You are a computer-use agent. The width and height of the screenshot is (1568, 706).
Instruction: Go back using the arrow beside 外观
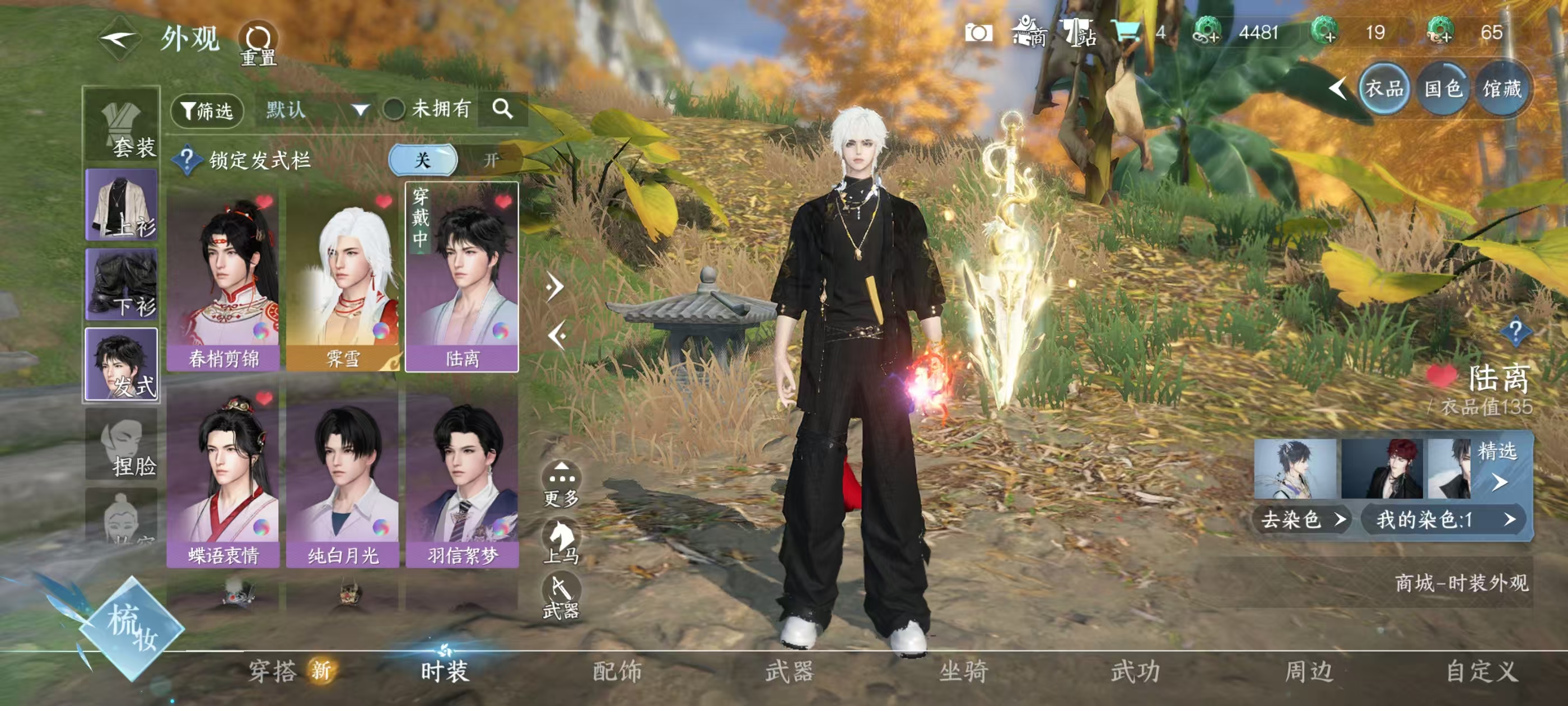(x=119, y=40)
